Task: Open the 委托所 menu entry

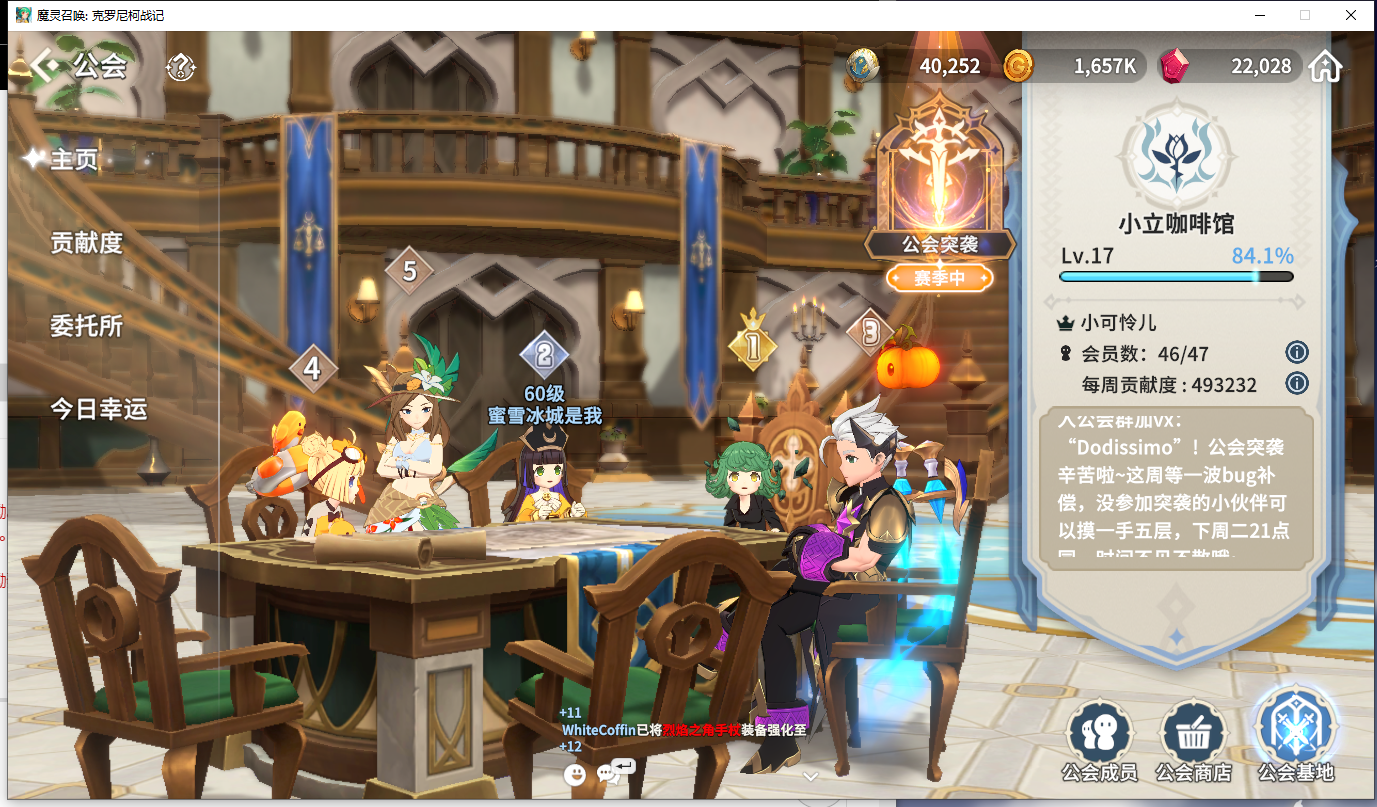Action: pos(86,325)
